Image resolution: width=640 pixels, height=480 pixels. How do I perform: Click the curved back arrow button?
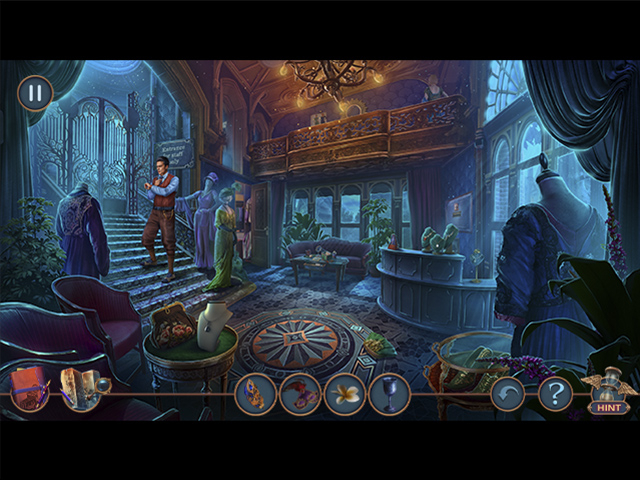[508, 394]
